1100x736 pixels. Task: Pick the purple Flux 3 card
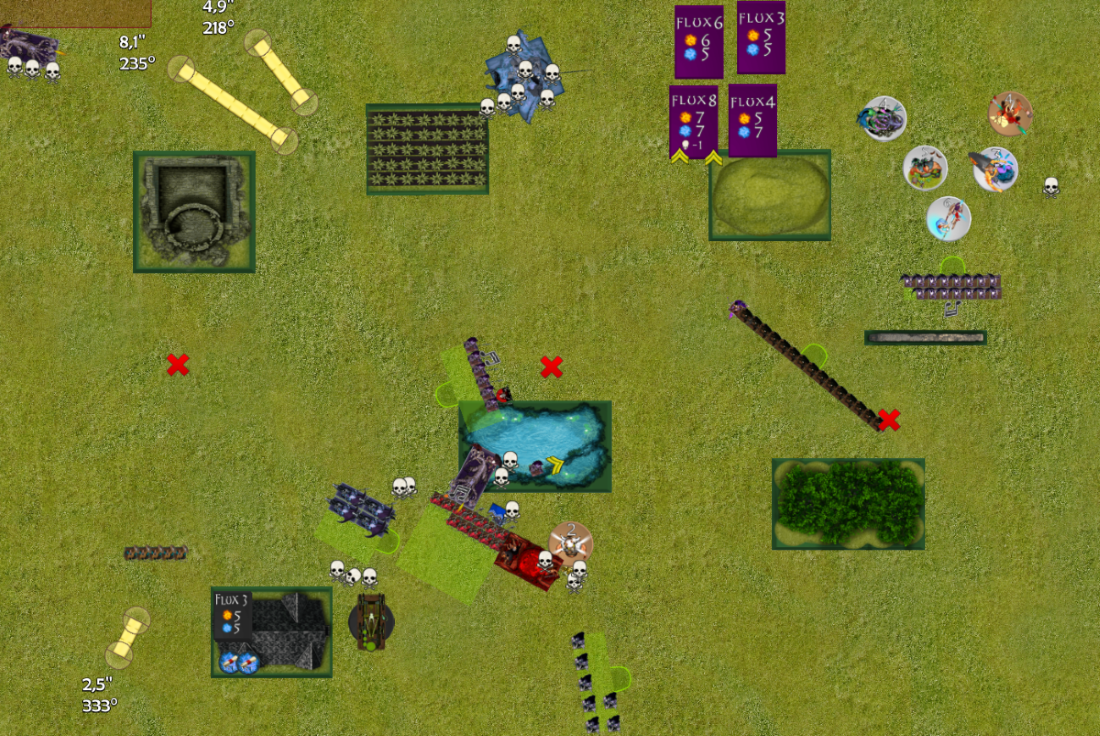761,37
